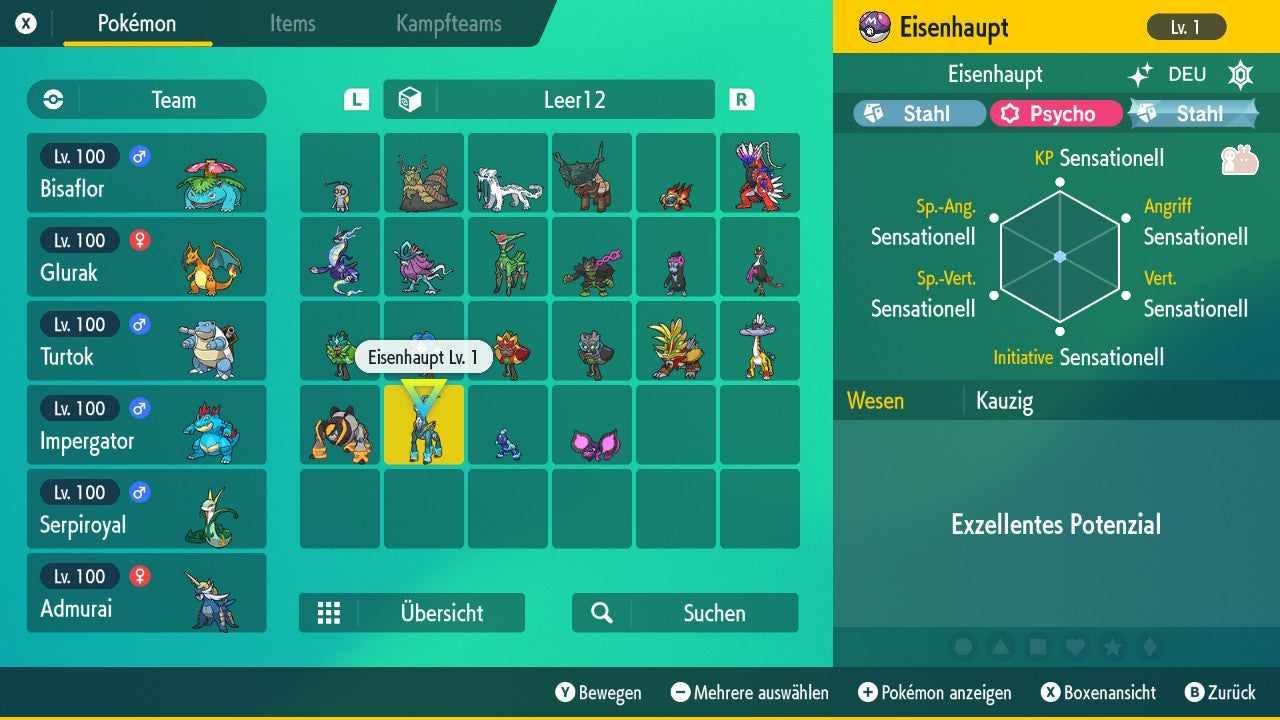This screenshot has height=720, width=1280.
Task: Click the Pokéball icon next to the Team header
Action: point(51,99)
